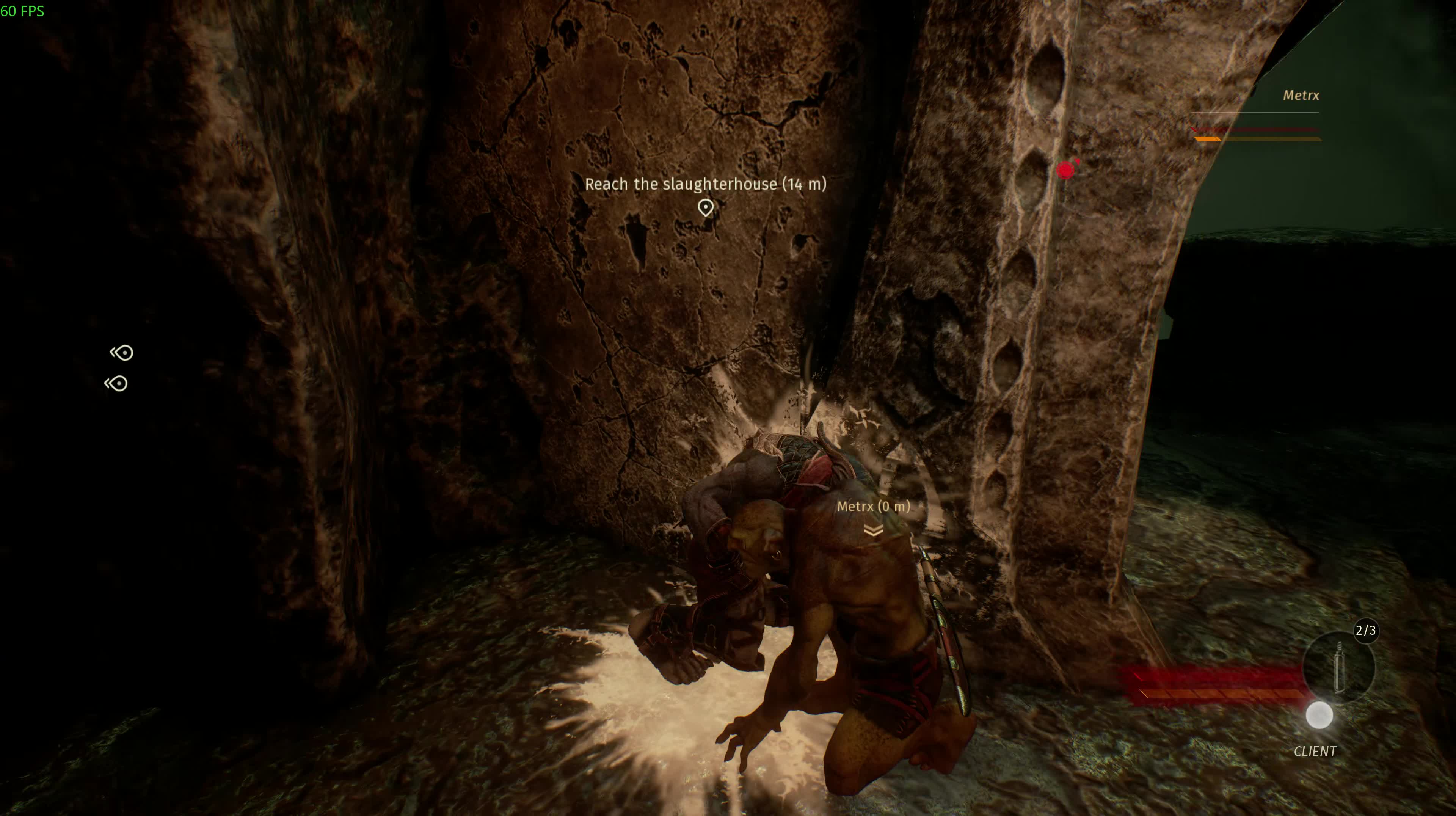
Task: Toggle the green 60 FPS counter overlay
Action: 23,11
